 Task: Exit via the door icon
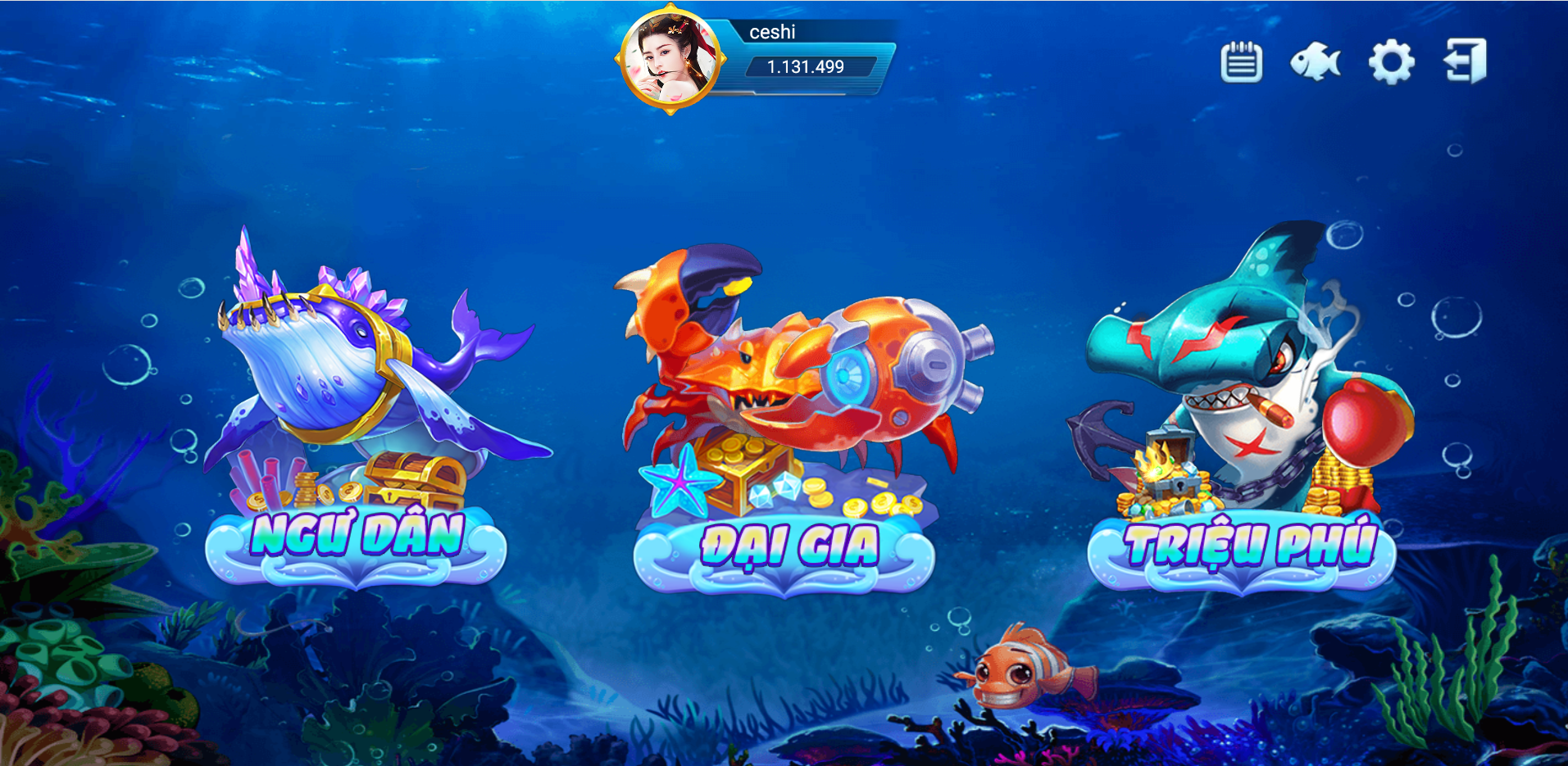(1465, 61)
